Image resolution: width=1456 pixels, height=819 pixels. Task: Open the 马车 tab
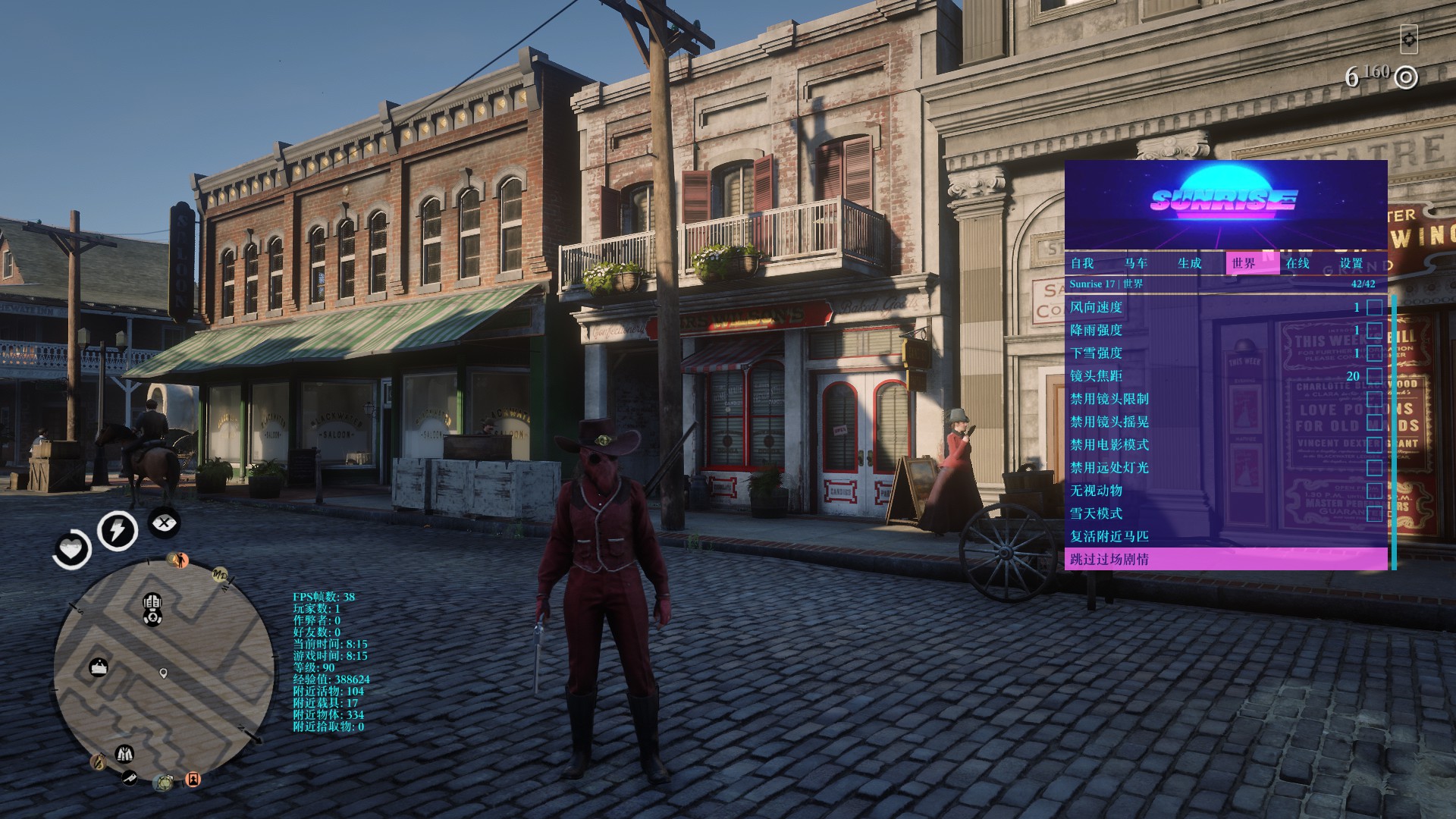[1136, 263]
